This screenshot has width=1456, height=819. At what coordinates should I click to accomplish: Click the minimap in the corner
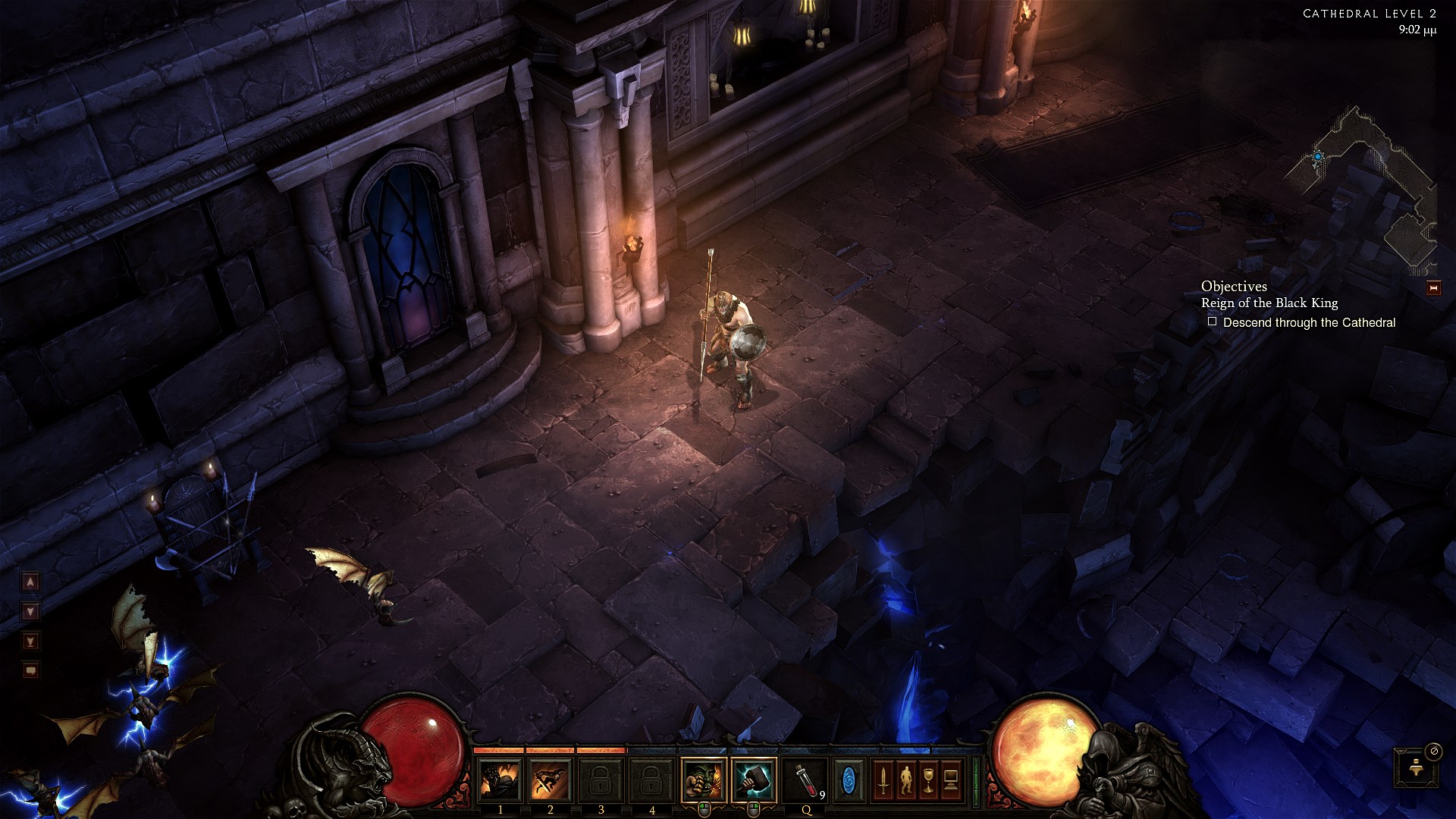(x=1365, y=190)
